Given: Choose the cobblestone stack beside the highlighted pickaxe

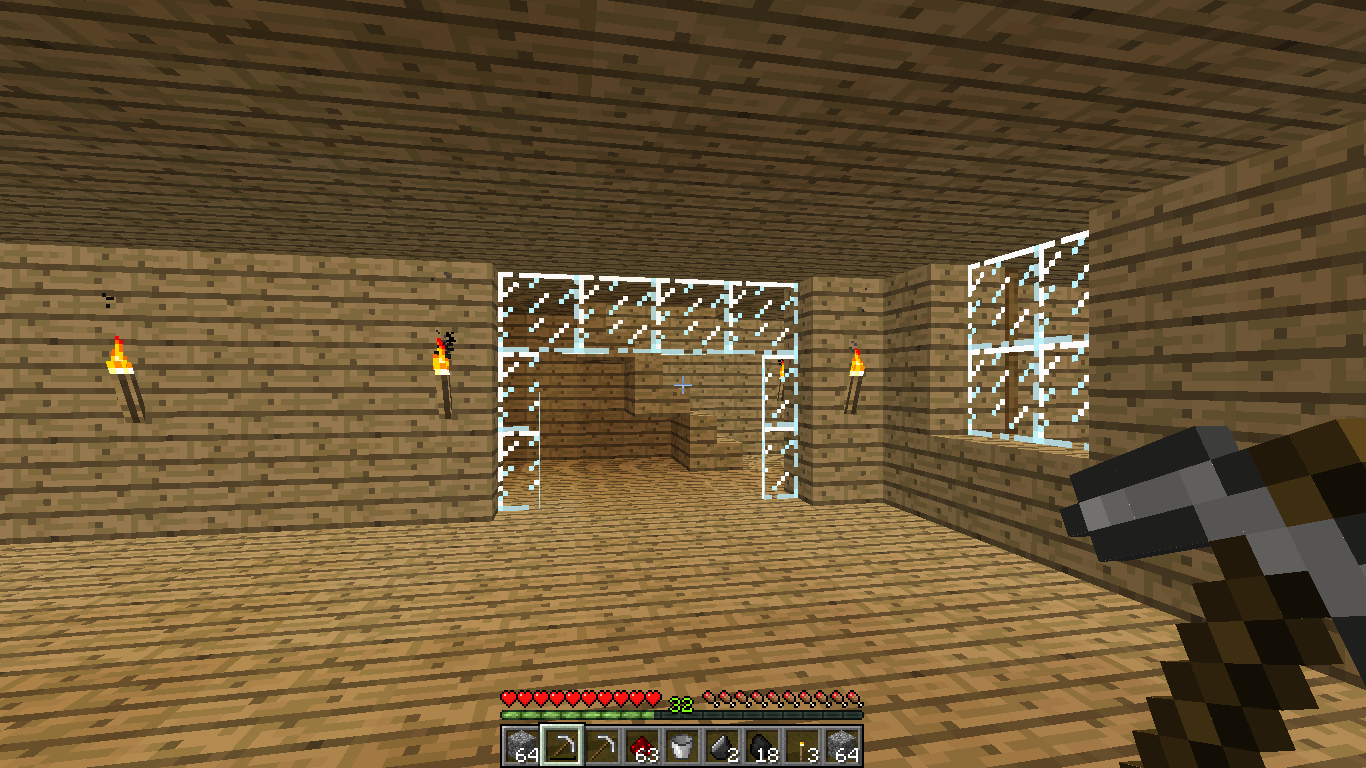Looking at the screenshot, I should [x=522, y=746].
